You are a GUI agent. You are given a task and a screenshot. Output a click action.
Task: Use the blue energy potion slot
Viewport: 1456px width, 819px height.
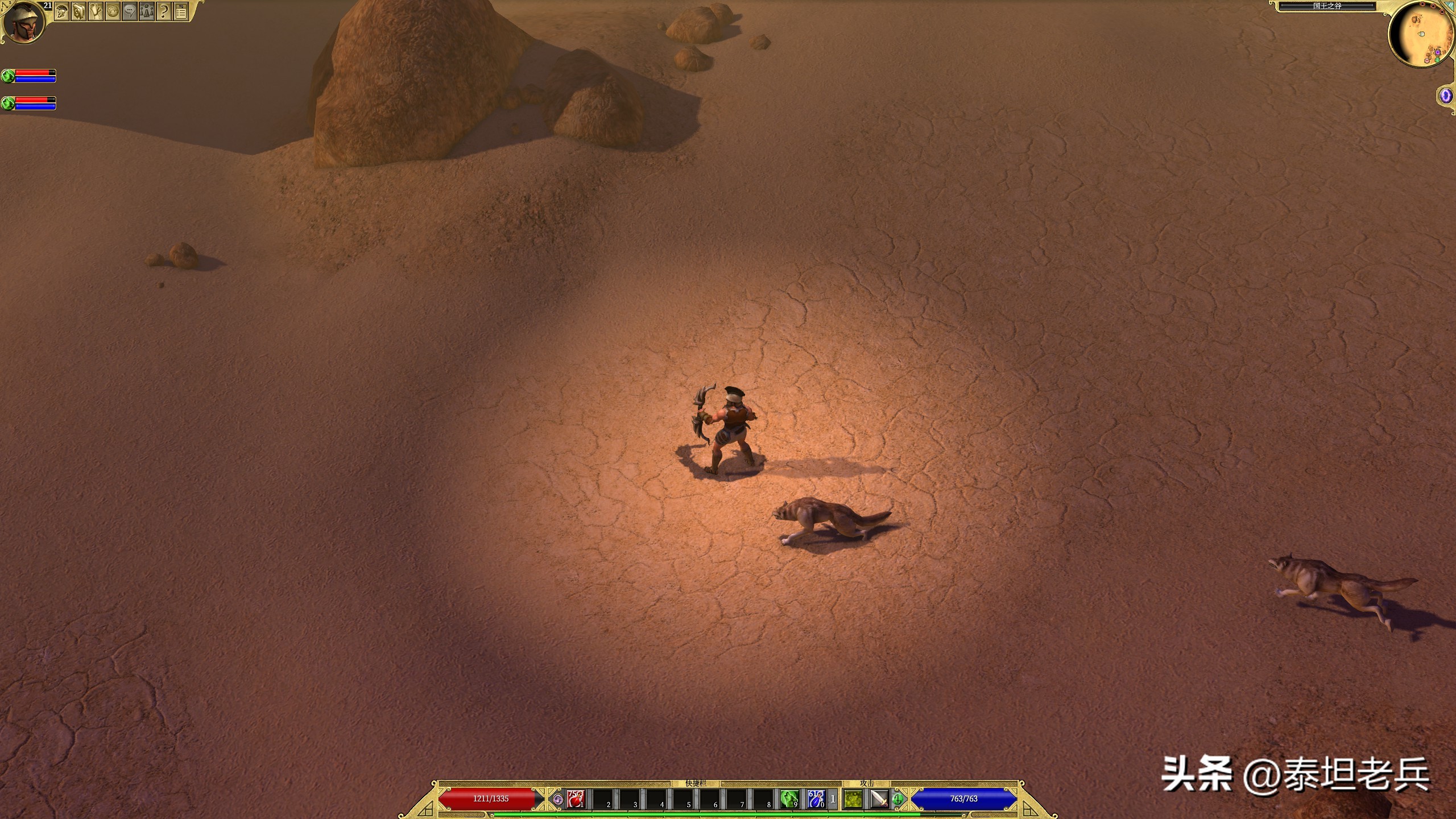(816, 799)
